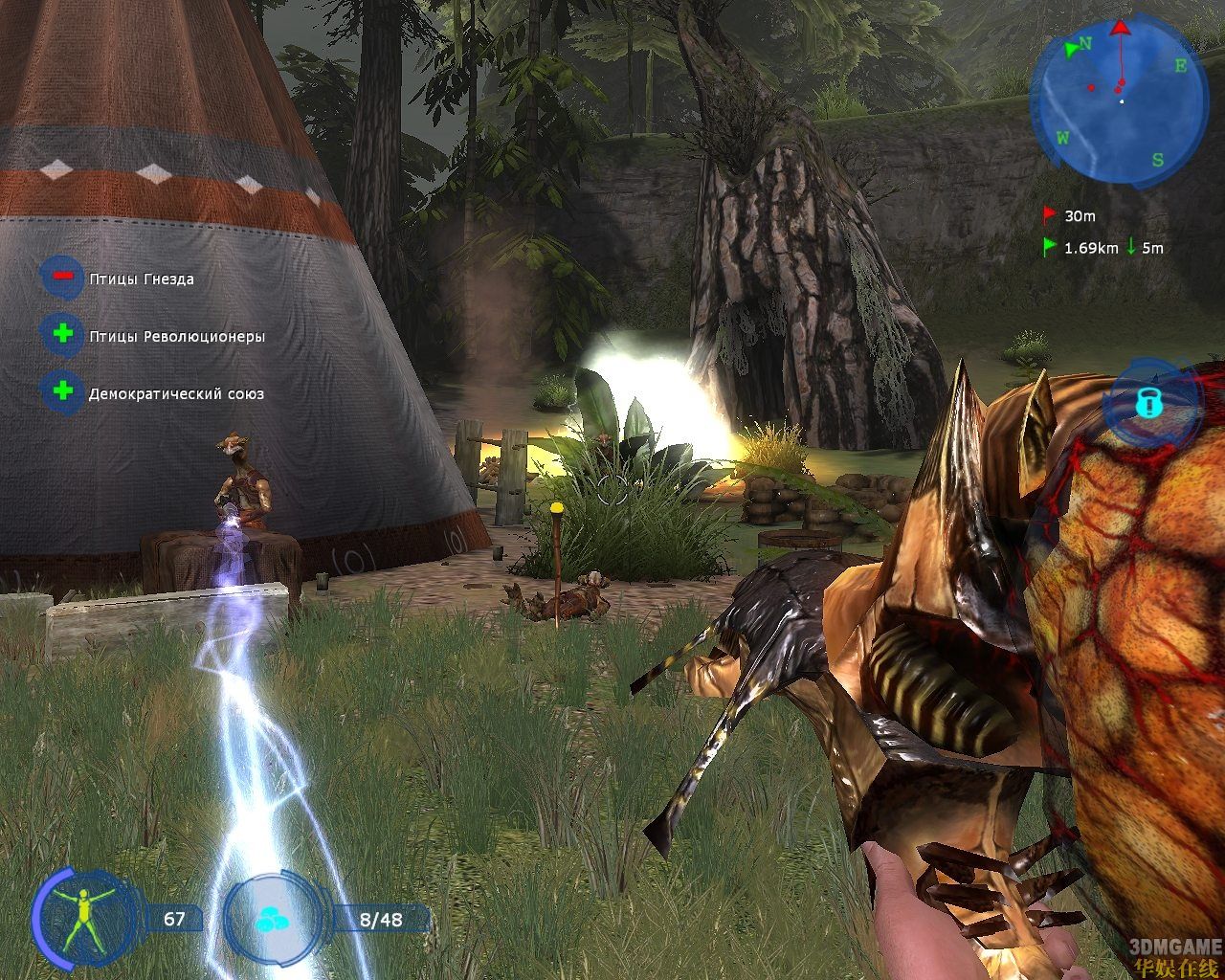Click the red flag 30m objective marker
The height and width of the screenshot is (980, 1225).
click(1049, 215)
